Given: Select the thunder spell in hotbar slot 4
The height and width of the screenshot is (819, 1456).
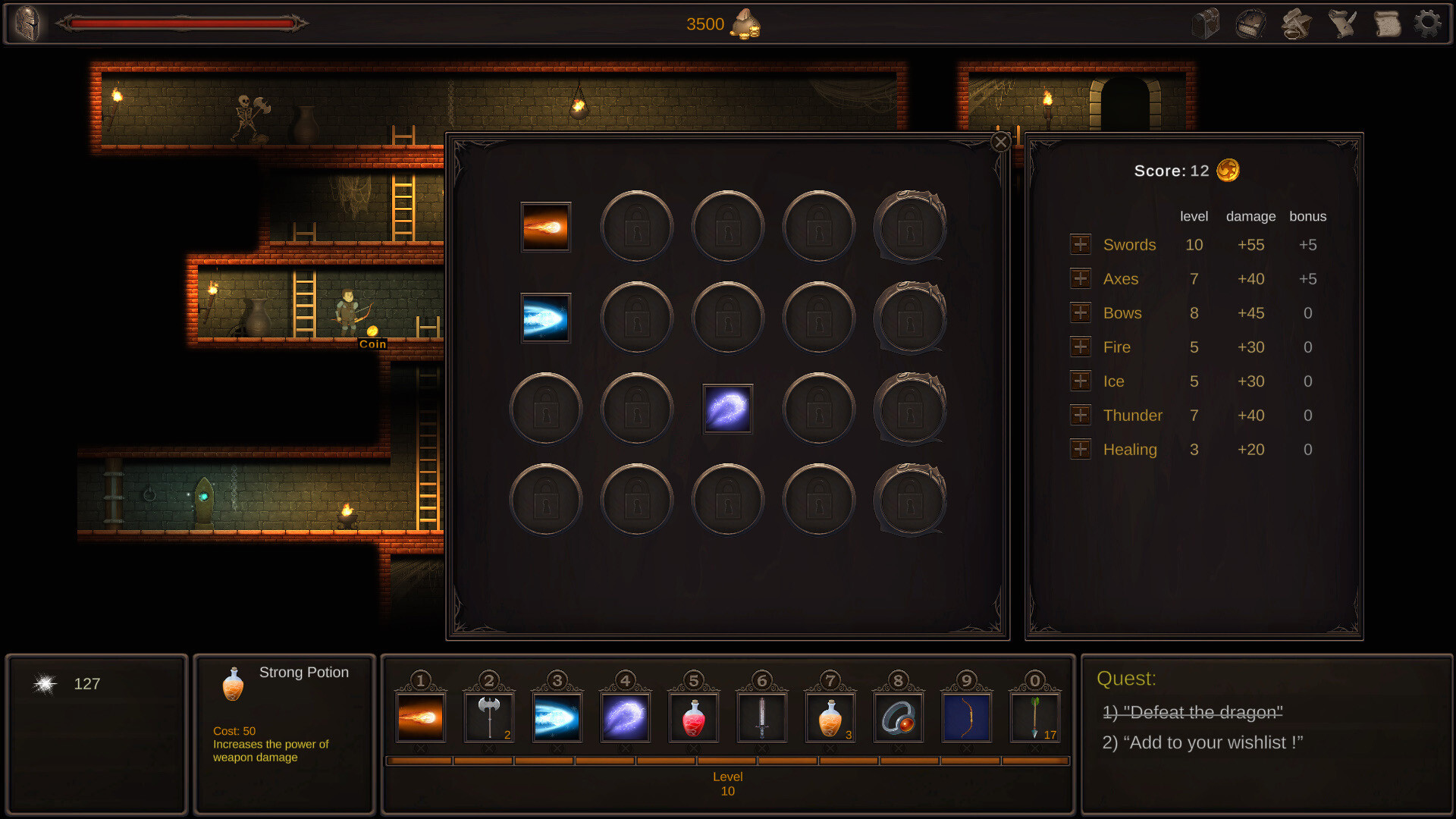Looking at the screenshot, I should (626, 716).
